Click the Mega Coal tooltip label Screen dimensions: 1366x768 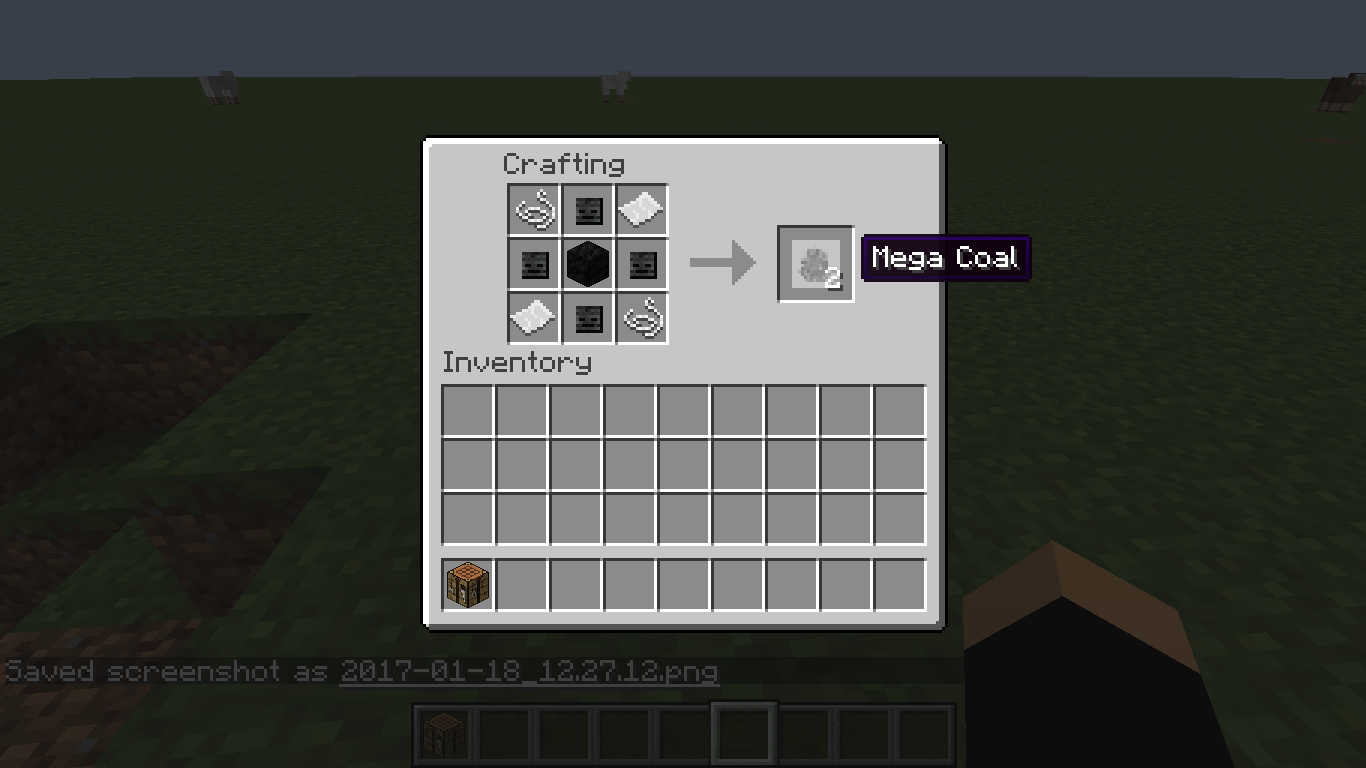click(x=945, y=257)
